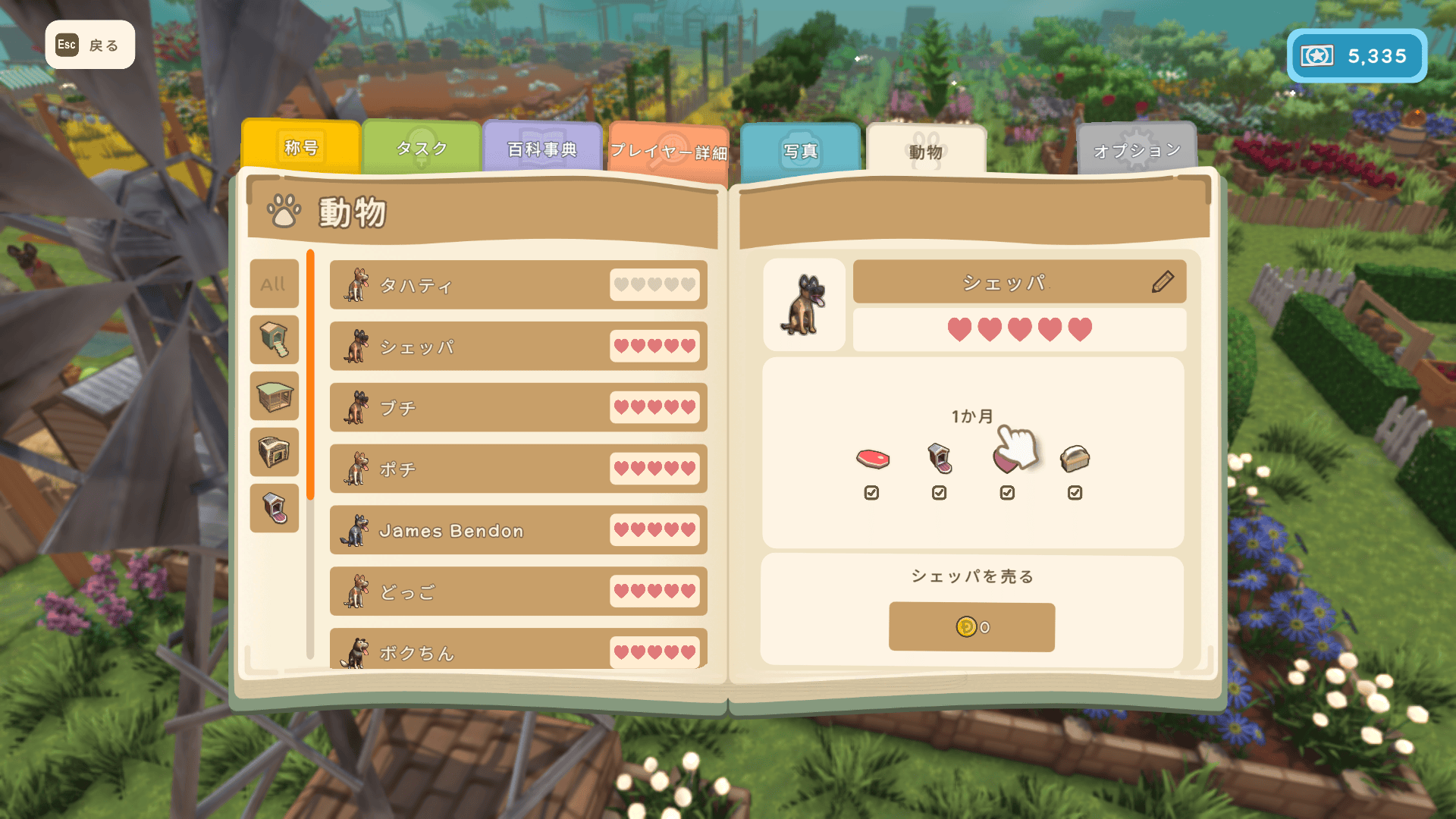Switch to the 称号 tab
The height and width of the screenshot is (819, 1456).
pyautogui.click(x=301, y=148)
